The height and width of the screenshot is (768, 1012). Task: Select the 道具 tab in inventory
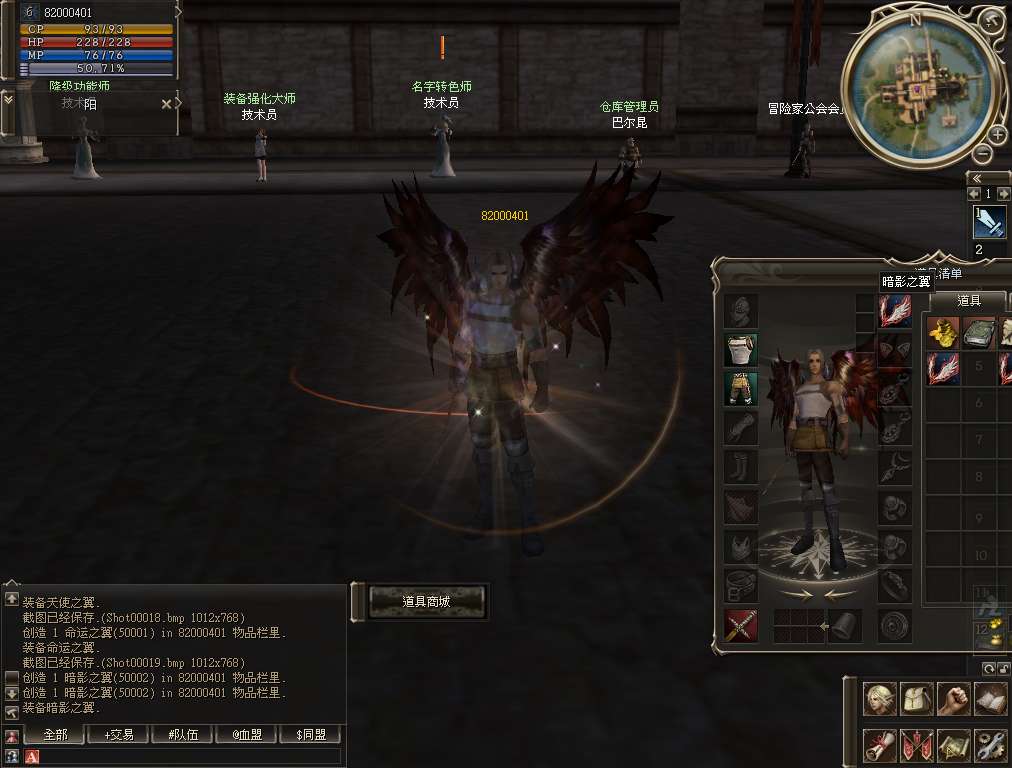tap(968, 300)
